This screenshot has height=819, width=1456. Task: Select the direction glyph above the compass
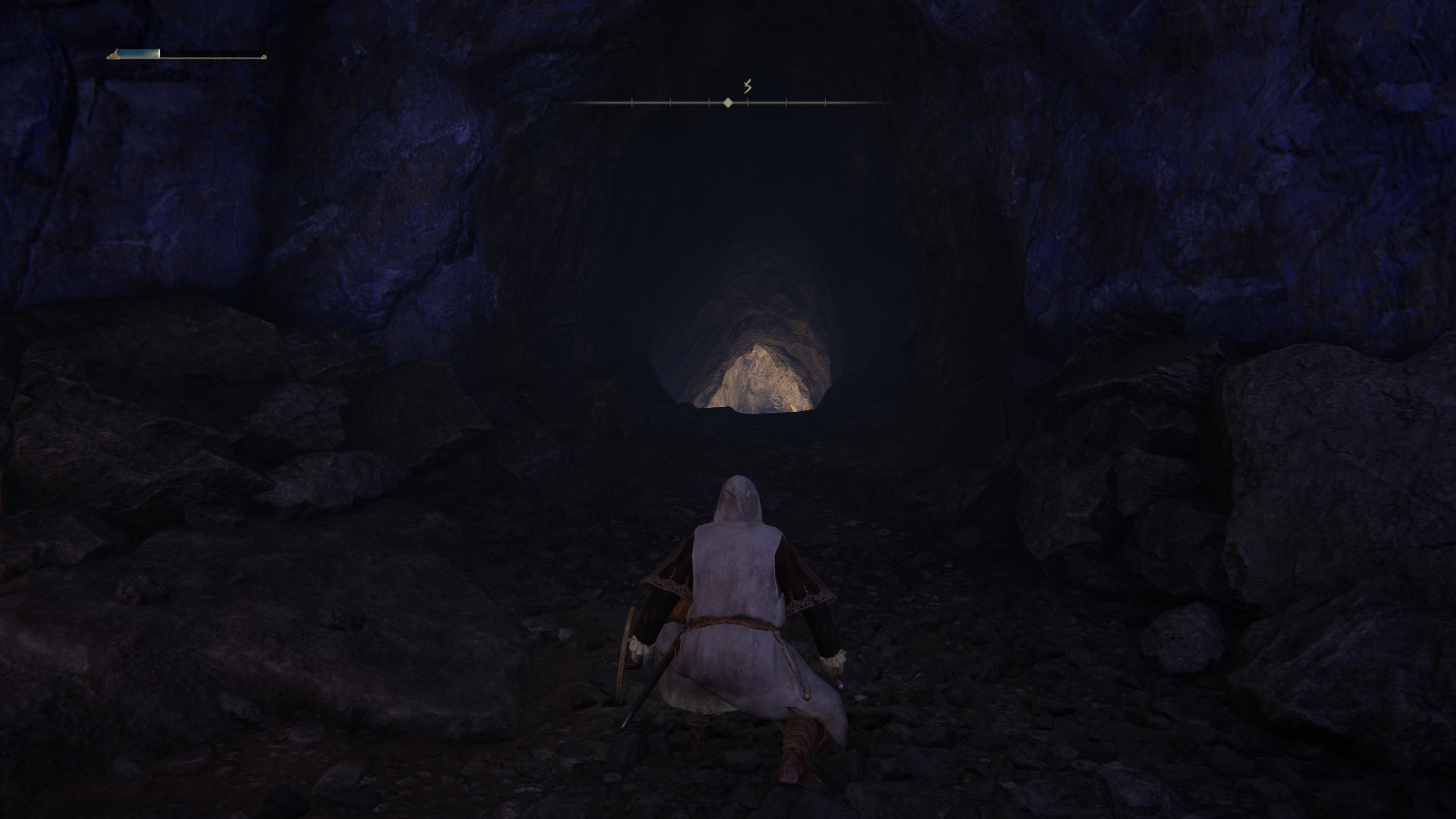[x=748, y=86]
